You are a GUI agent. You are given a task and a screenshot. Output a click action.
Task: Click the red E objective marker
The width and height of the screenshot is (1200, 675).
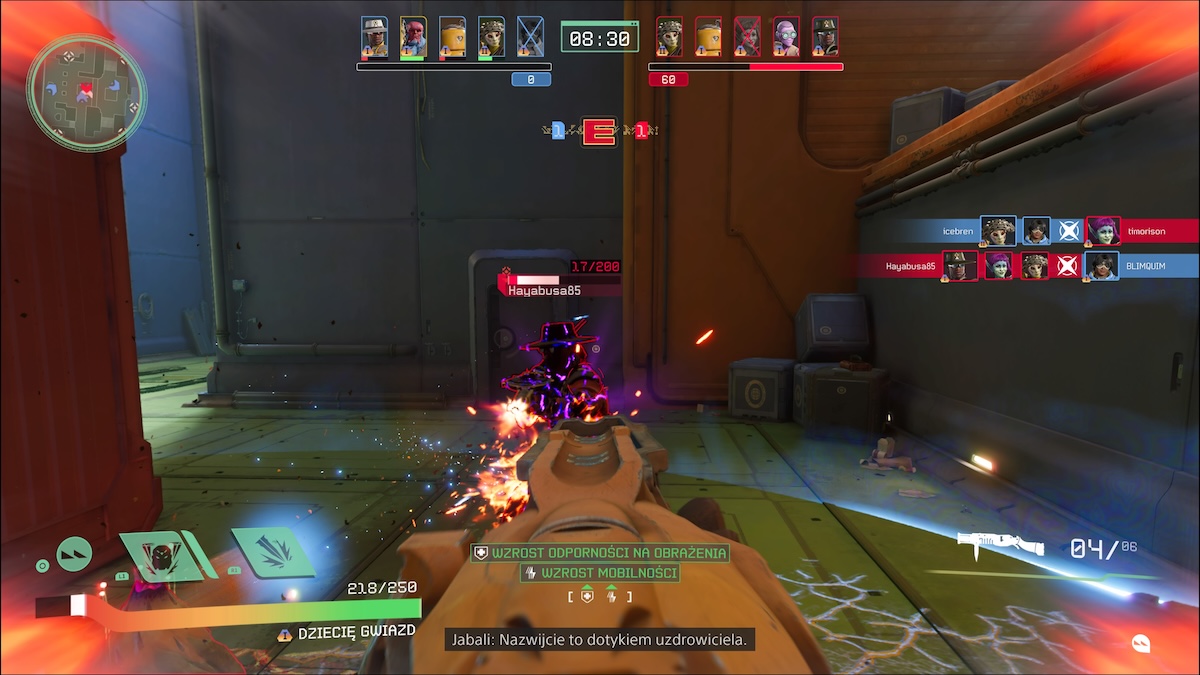600,131
